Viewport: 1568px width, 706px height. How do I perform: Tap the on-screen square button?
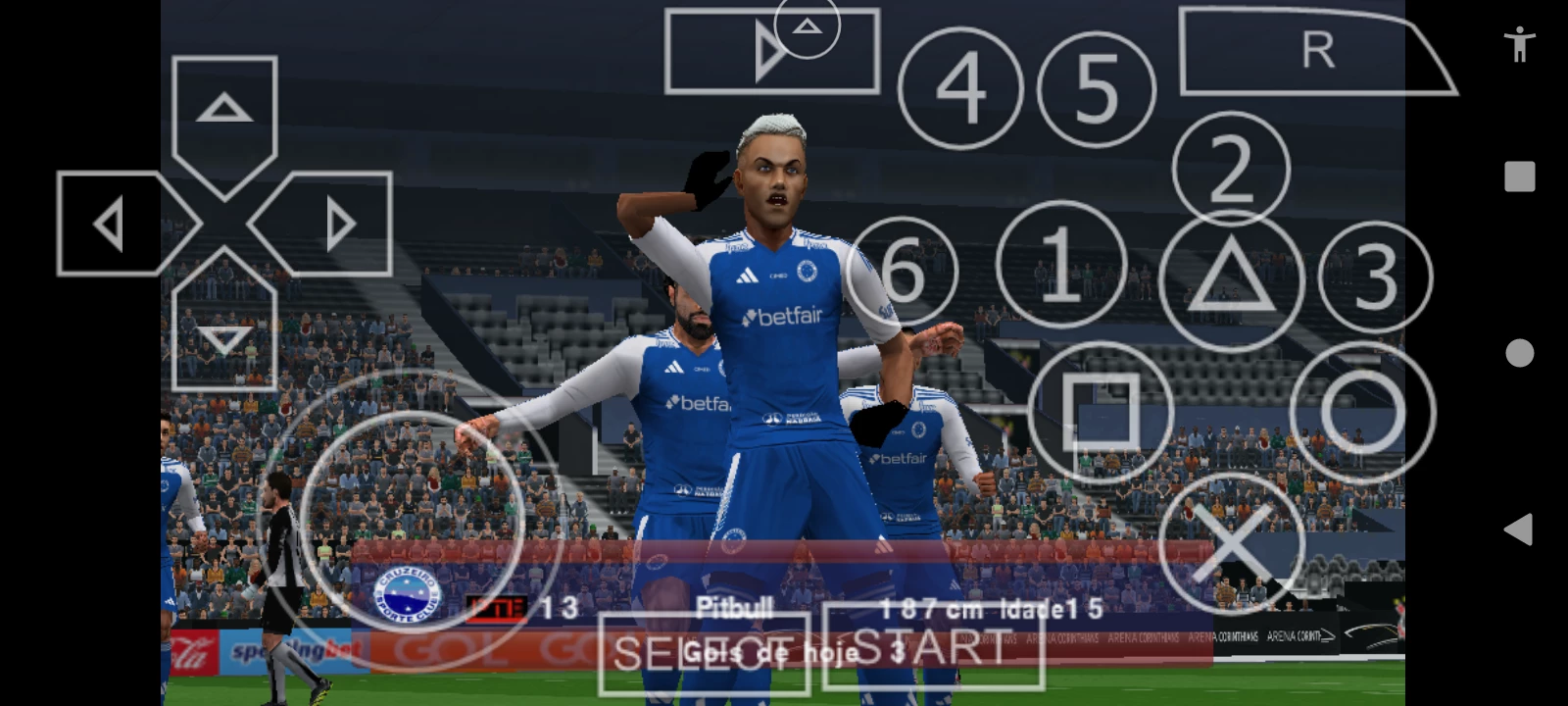pyautogui.click(x=1100, y=413)
